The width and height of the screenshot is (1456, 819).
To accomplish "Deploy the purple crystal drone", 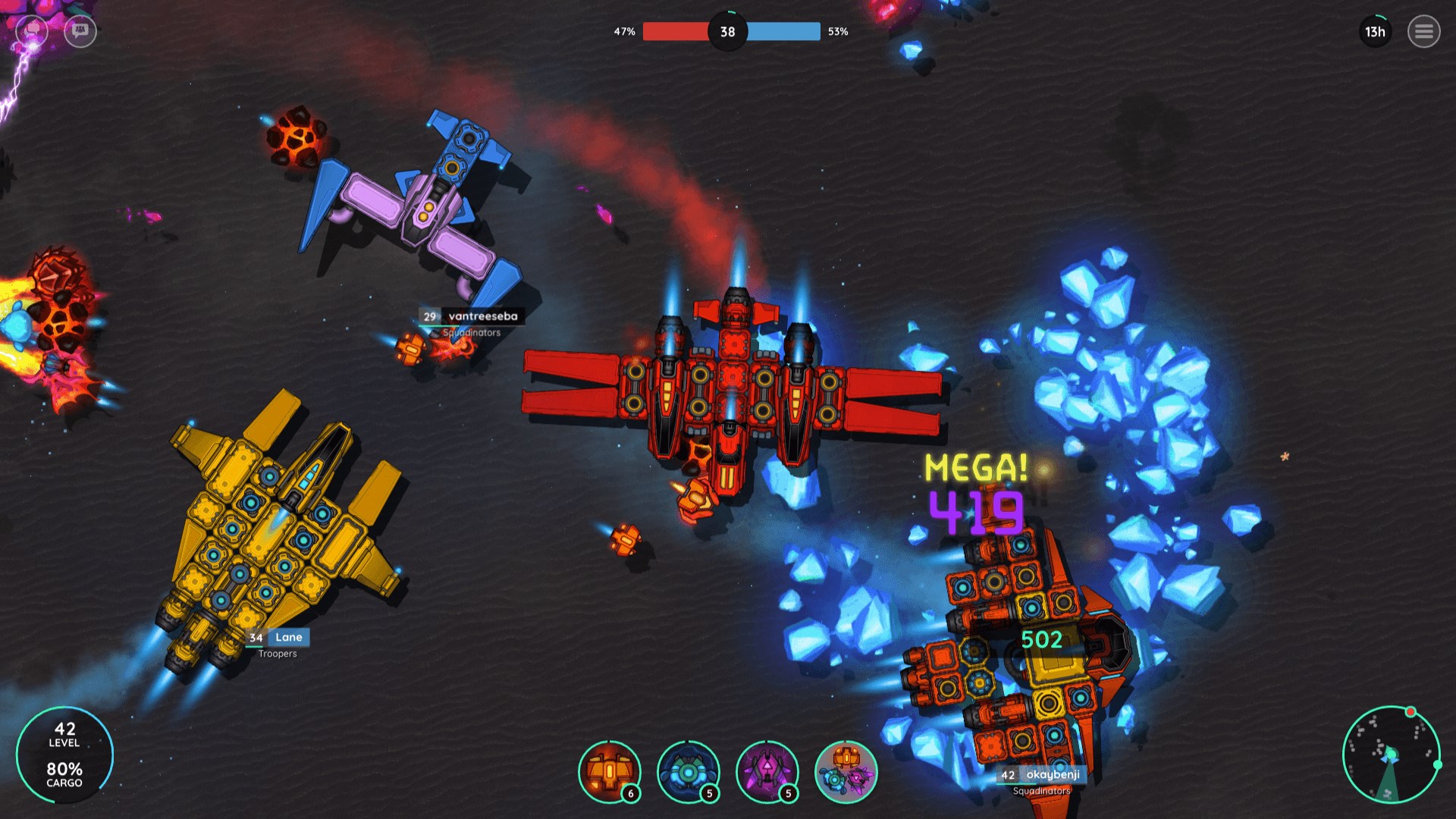I will tap(767, 772).
